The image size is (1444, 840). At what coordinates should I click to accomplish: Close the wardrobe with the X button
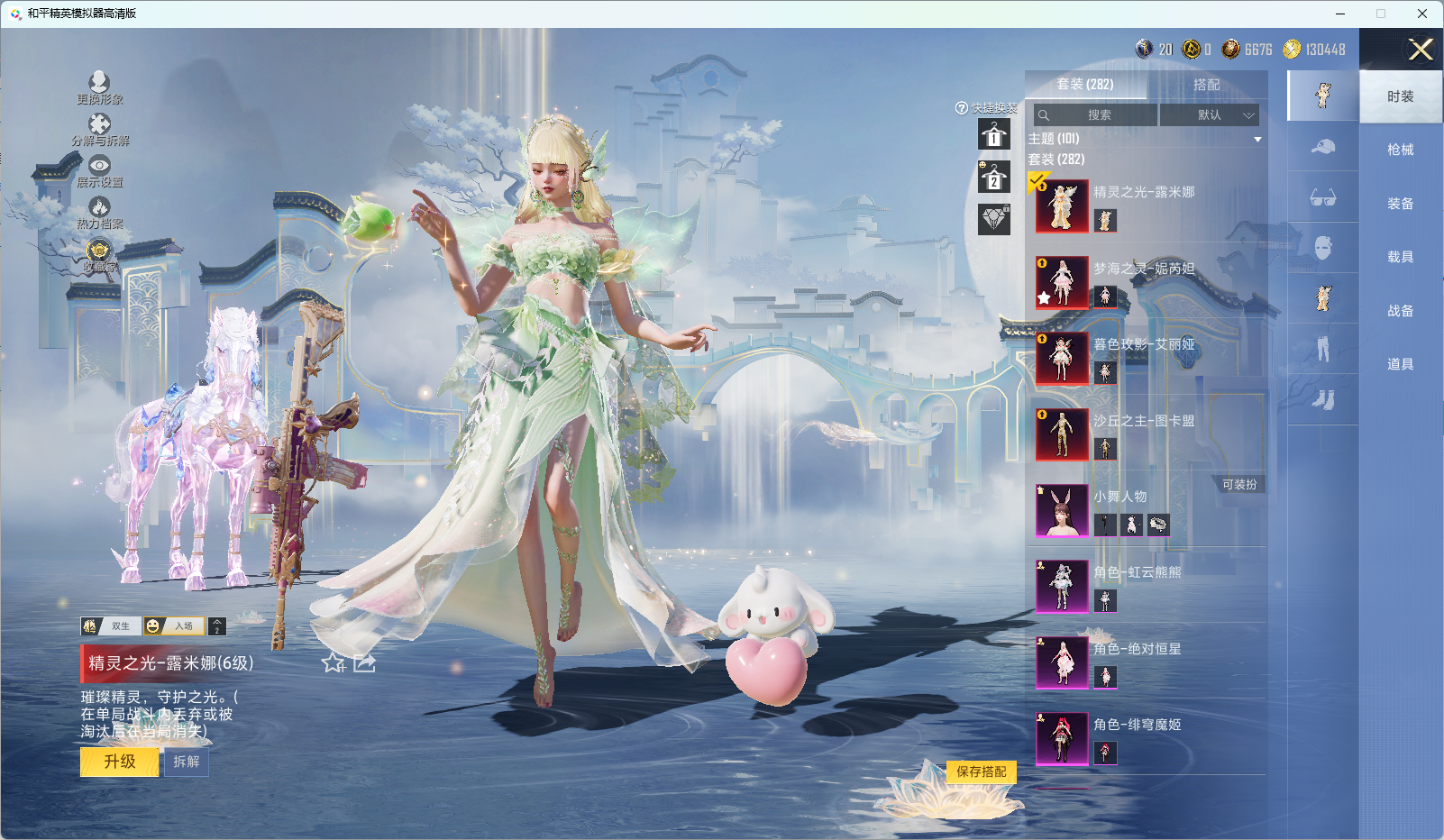1421,50
